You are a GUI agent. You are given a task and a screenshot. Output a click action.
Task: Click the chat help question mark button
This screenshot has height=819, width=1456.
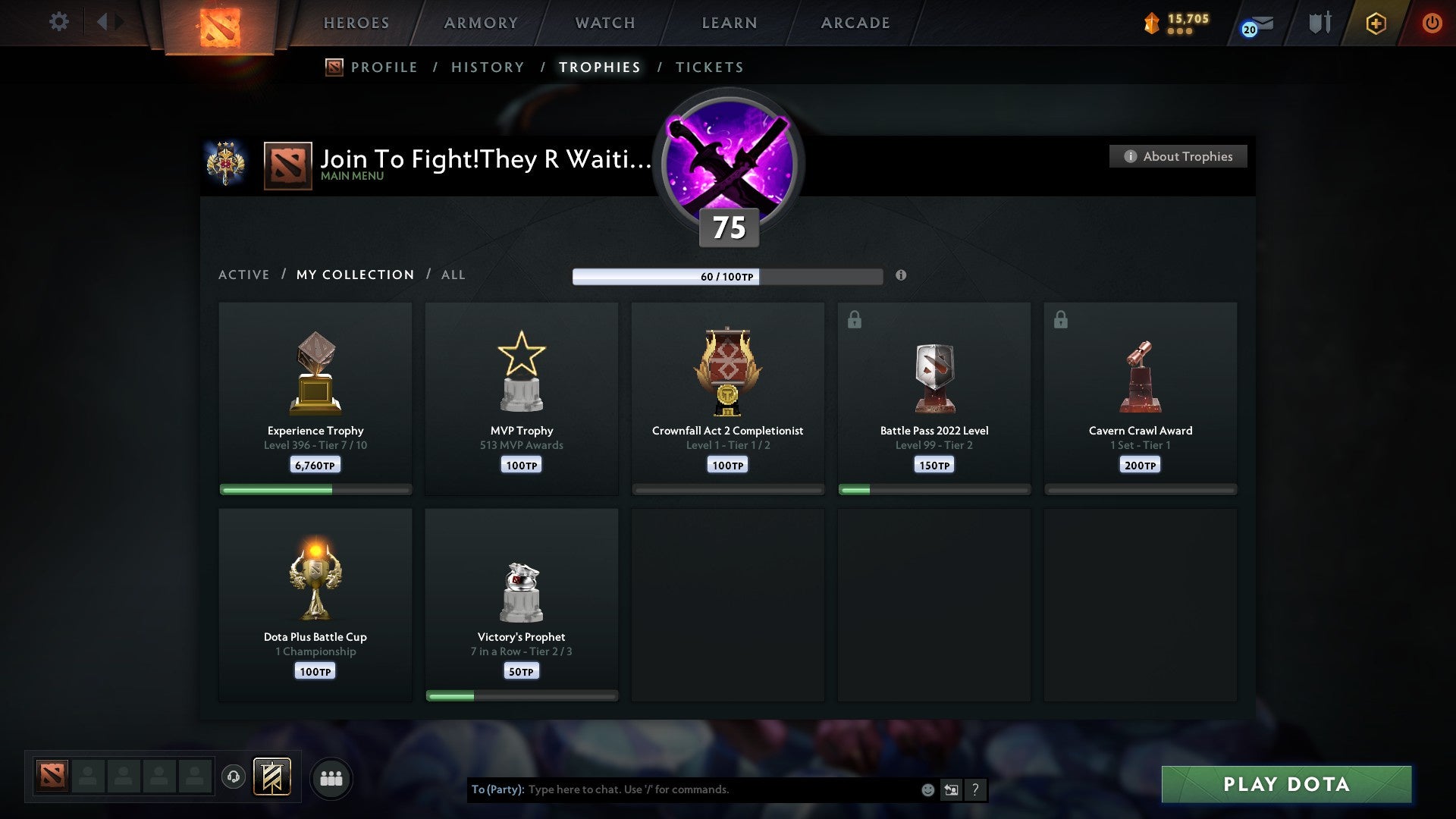click(975, 789)
